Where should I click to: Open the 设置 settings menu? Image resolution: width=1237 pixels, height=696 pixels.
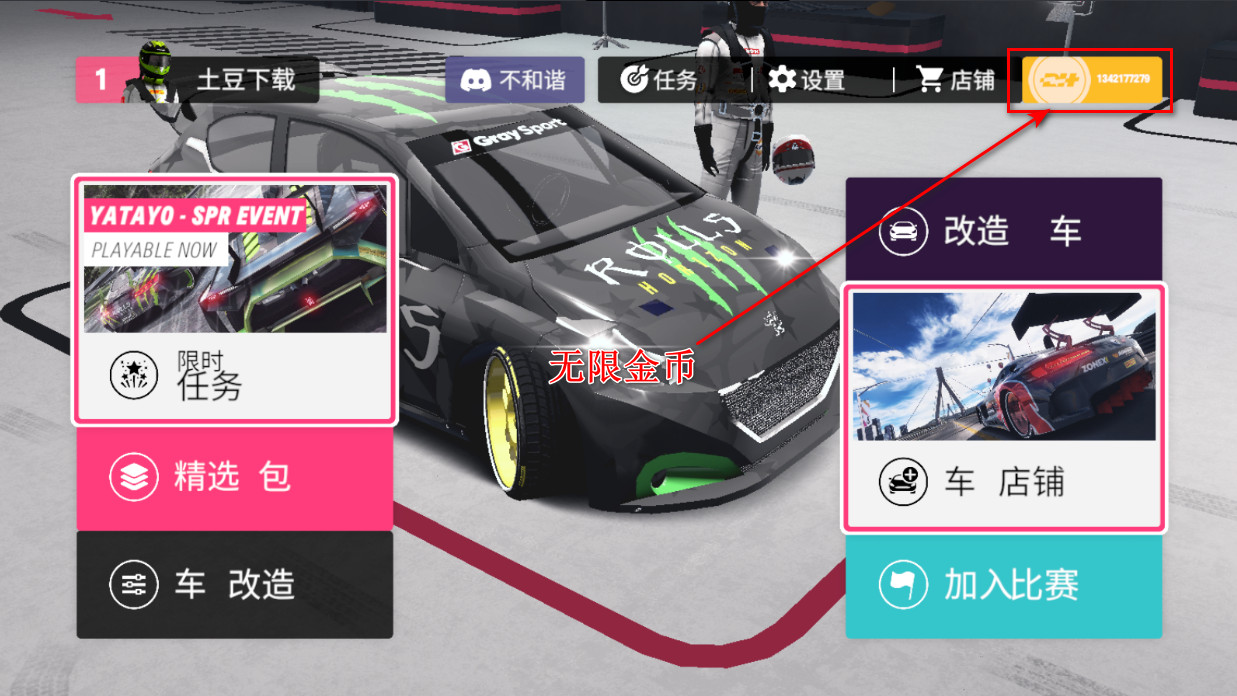click(x=807, y=80)
